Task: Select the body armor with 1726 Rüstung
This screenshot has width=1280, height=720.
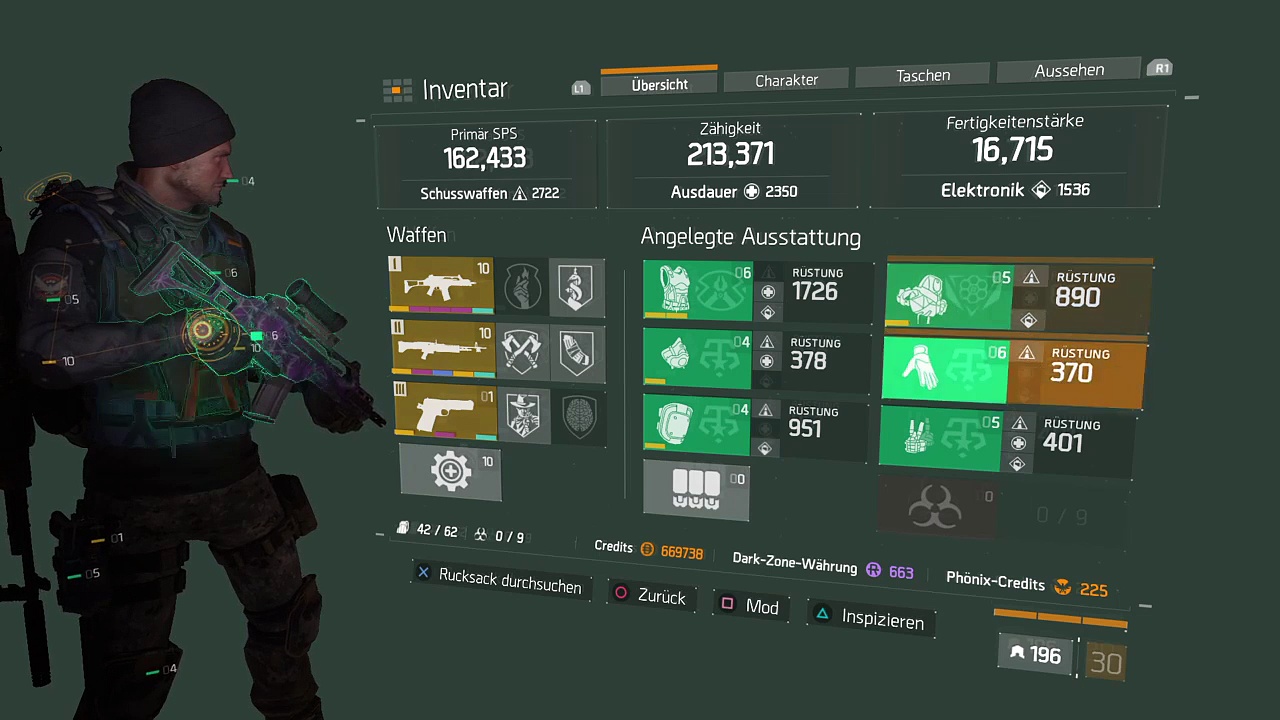Action: pos(697,291)
